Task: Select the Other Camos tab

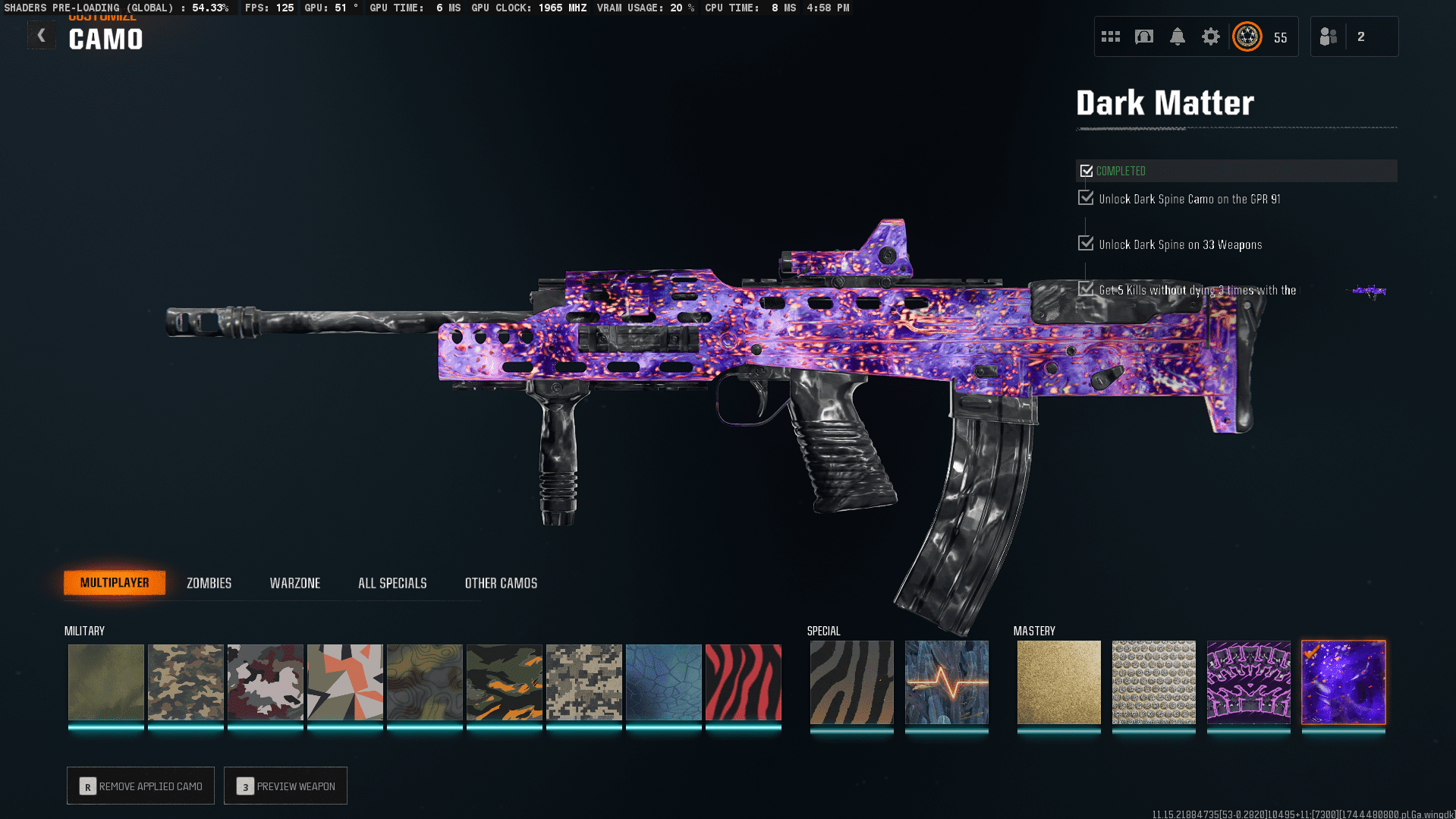Action: [x=501, y=583]
